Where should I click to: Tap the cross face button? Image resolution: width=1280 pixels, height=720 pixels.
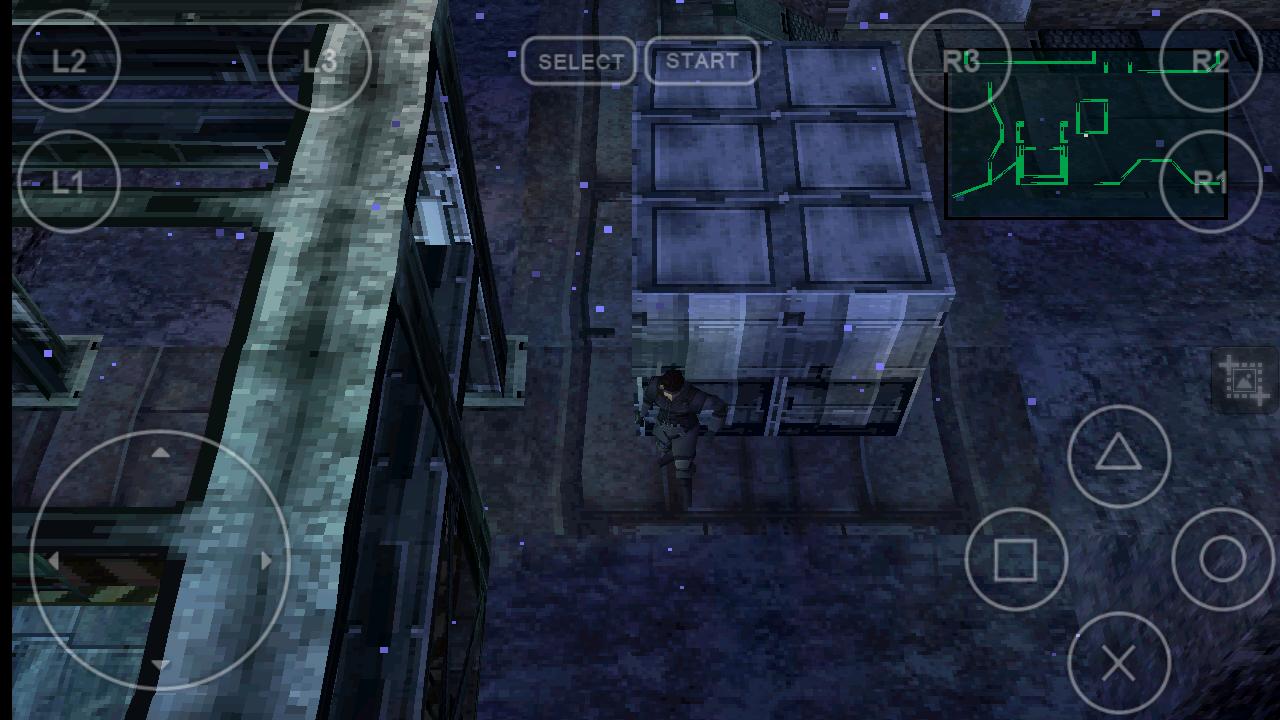click(x=1119, y=663)
